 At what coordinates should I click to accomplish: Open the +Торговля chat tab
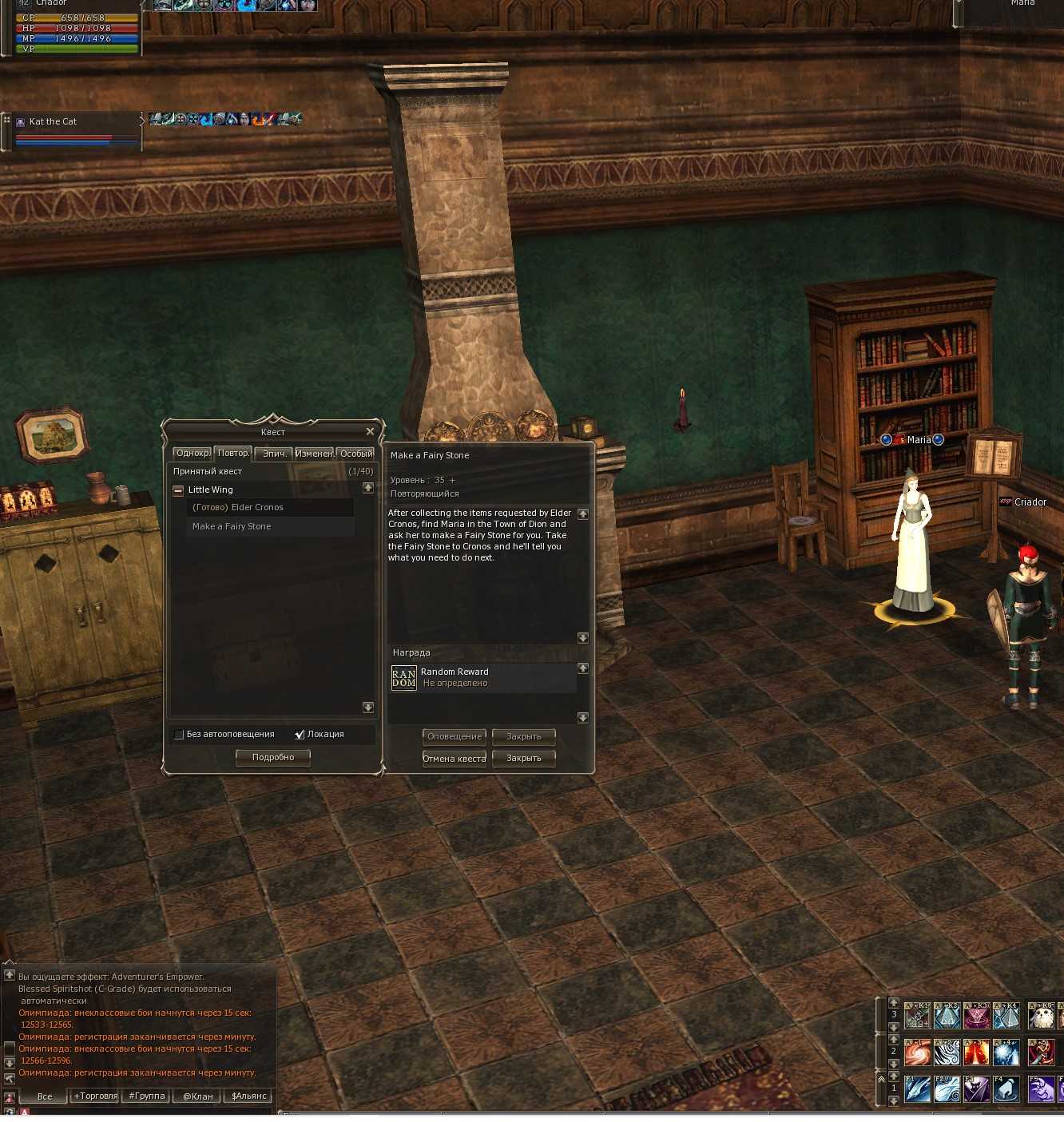click(x=96, y=1096)
